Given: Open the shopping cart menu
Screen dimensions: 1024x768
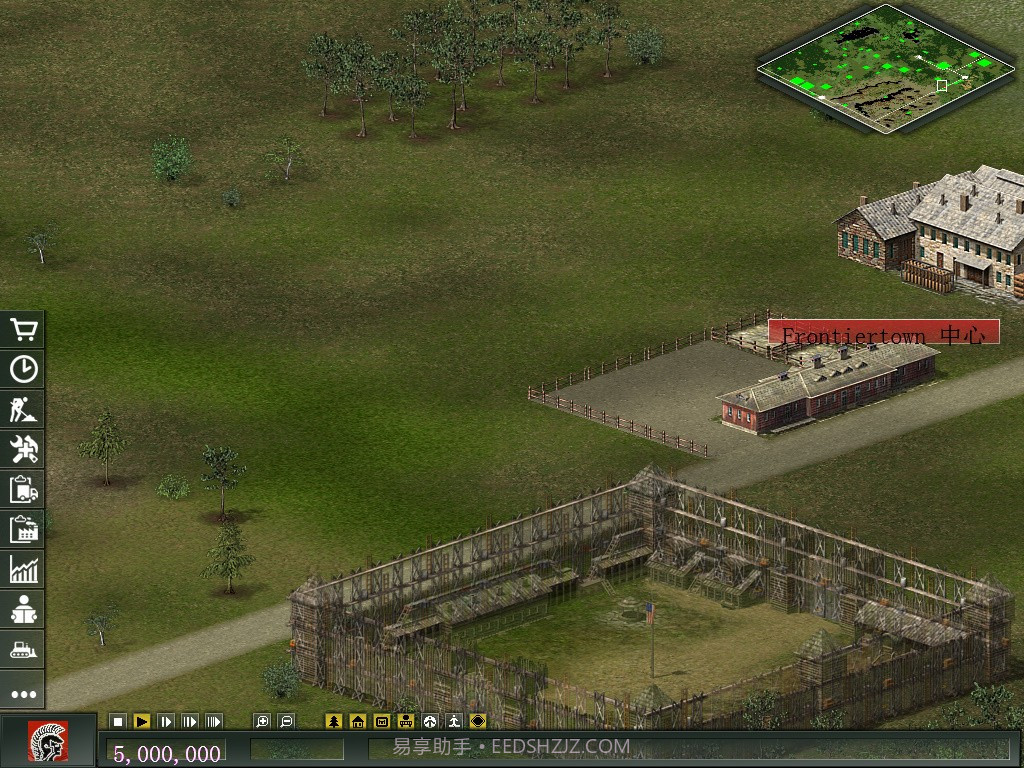Looking at the screenshot, I should [23, 329].
